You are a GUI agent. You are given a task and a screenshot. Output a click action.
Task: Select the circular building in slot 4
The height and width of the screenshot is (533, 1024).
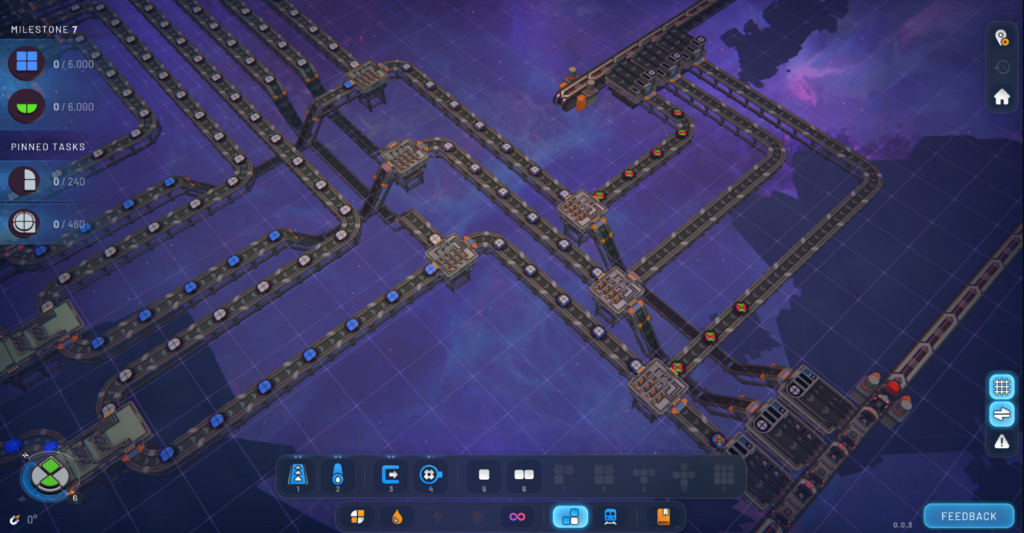430,474
